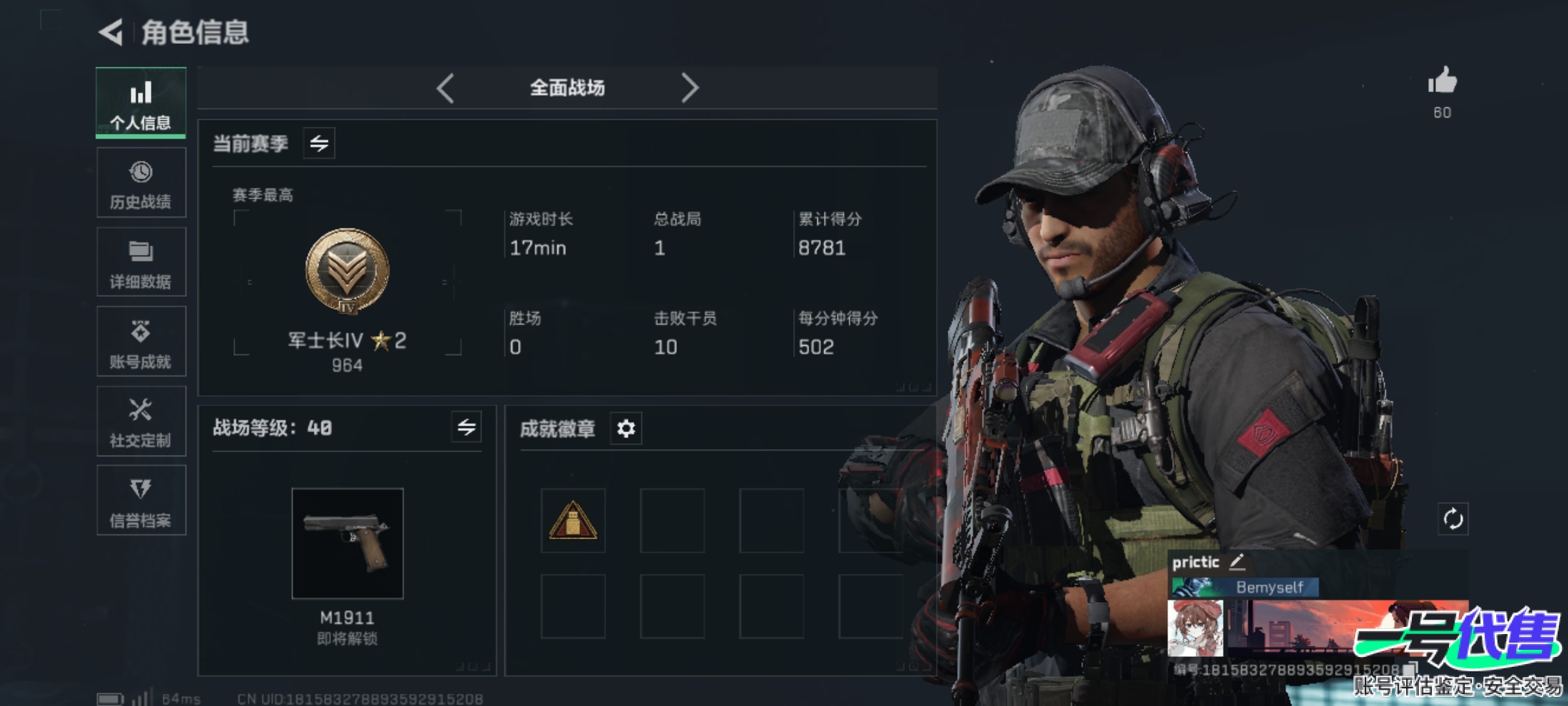Screen dimensions: 1568x706
Task: Go back from the 角色信息 screen
Action: 111,32
